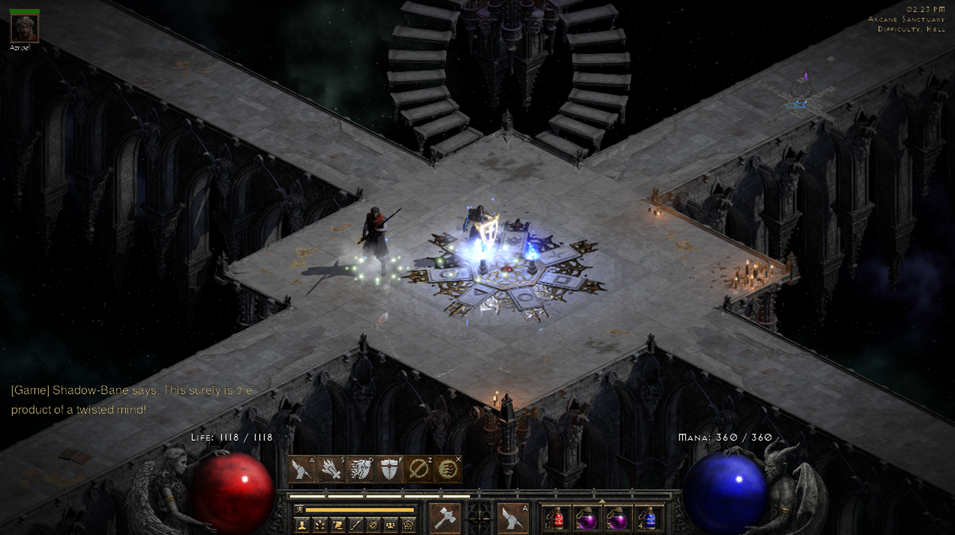The width and height of the screenshot is (955, 535).
Task: Activate the hotbar skill marked S
Action: [x=330, y=469]
